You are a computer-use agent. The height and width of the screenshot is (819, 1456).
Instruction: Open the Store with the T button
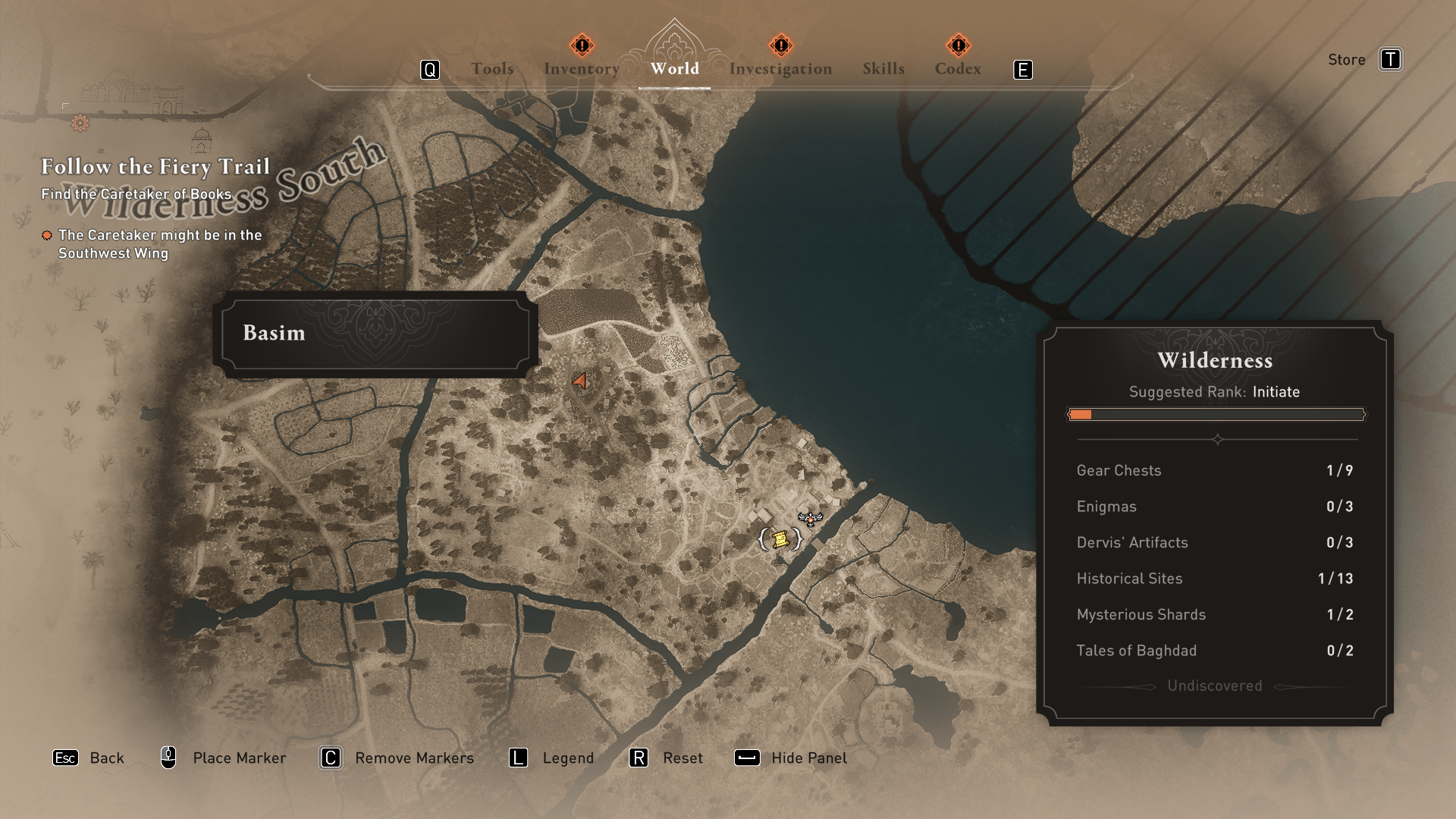1392,59
